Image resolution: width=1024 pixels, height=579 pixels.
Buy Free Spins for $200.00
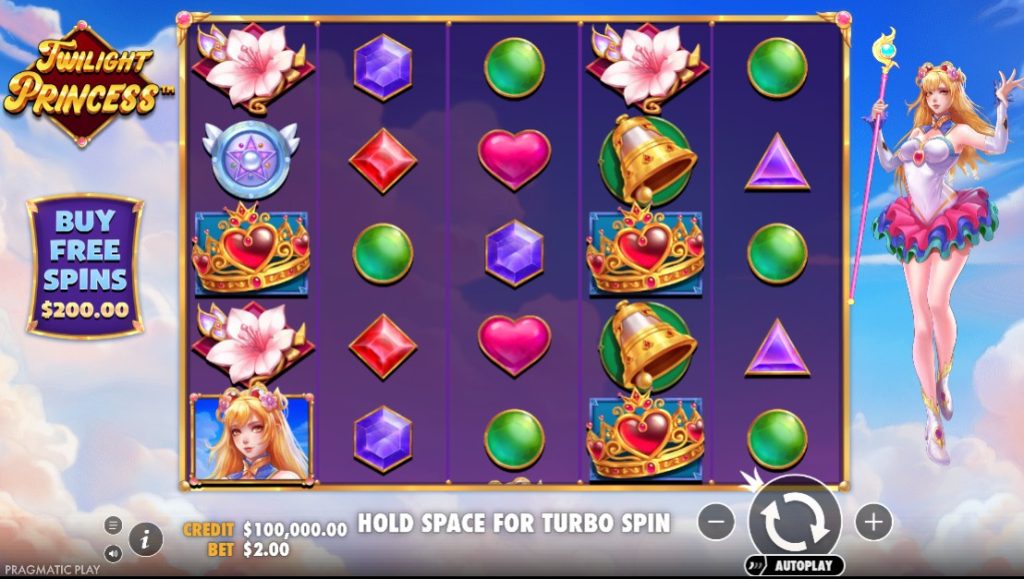85,265
